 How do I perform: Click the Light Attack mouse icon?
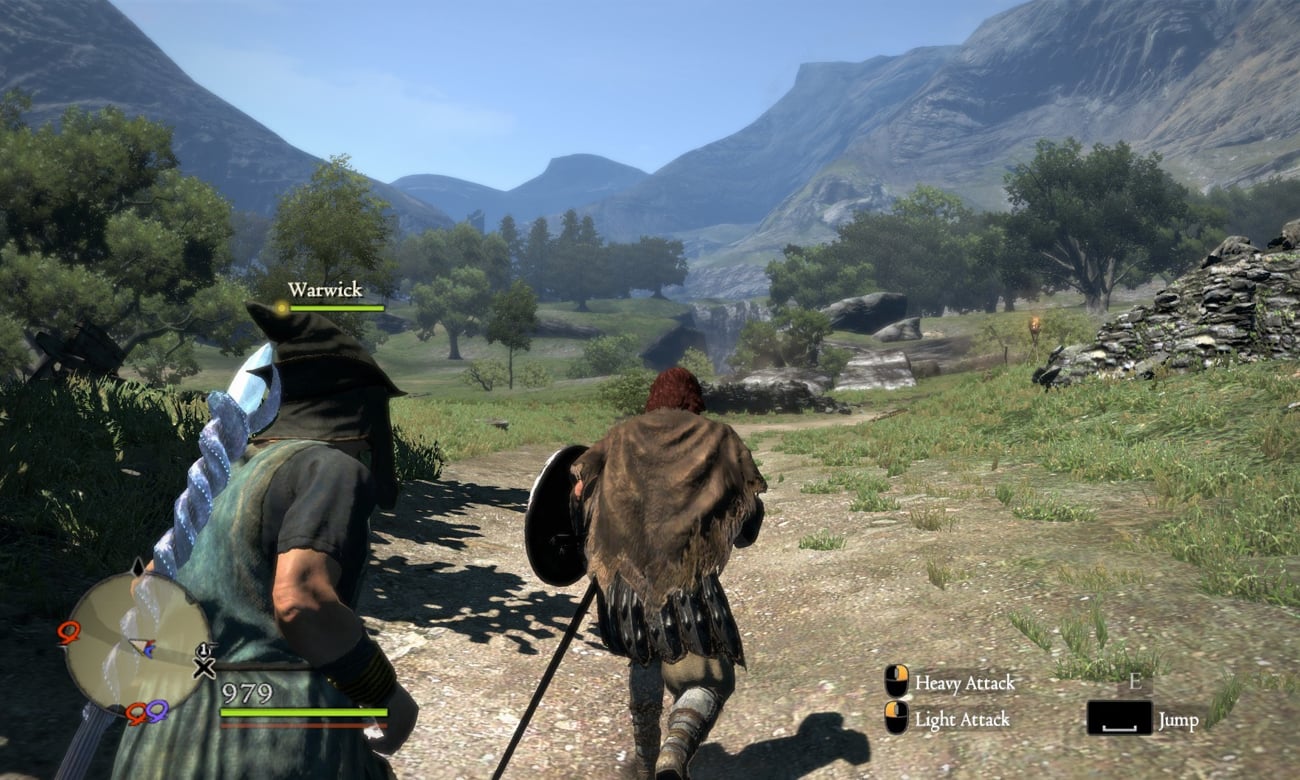pos(896,717)
